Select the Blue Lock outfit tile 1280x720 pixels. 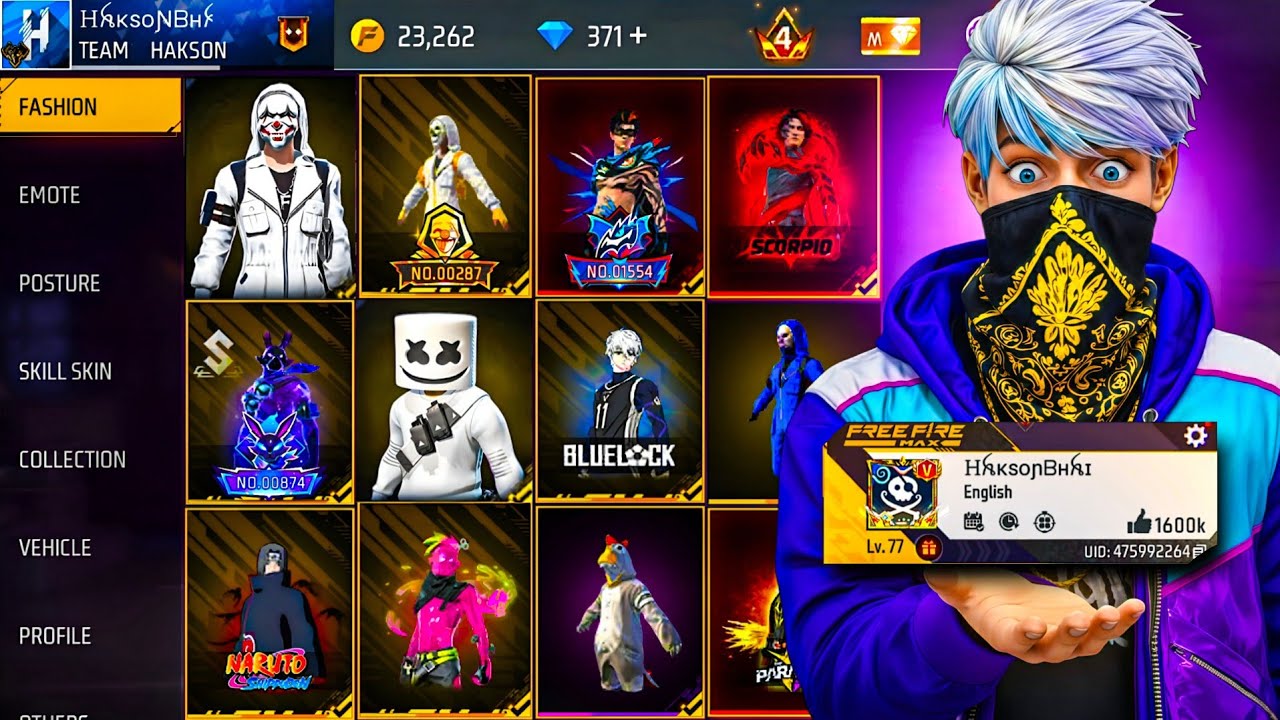pyautogui.click(x=618, y=400)
